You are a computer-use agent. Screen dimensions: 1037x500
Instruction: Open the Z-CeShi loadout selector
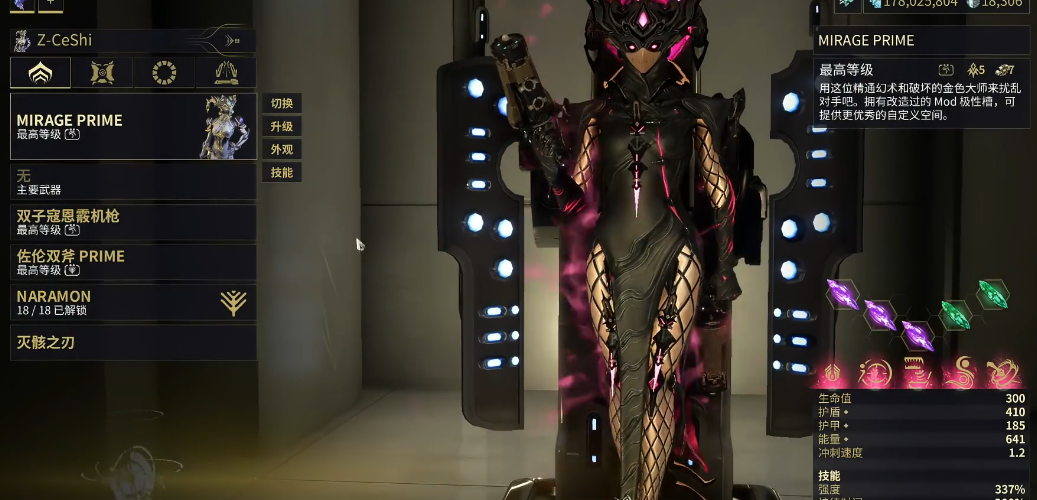coord(132,41)
